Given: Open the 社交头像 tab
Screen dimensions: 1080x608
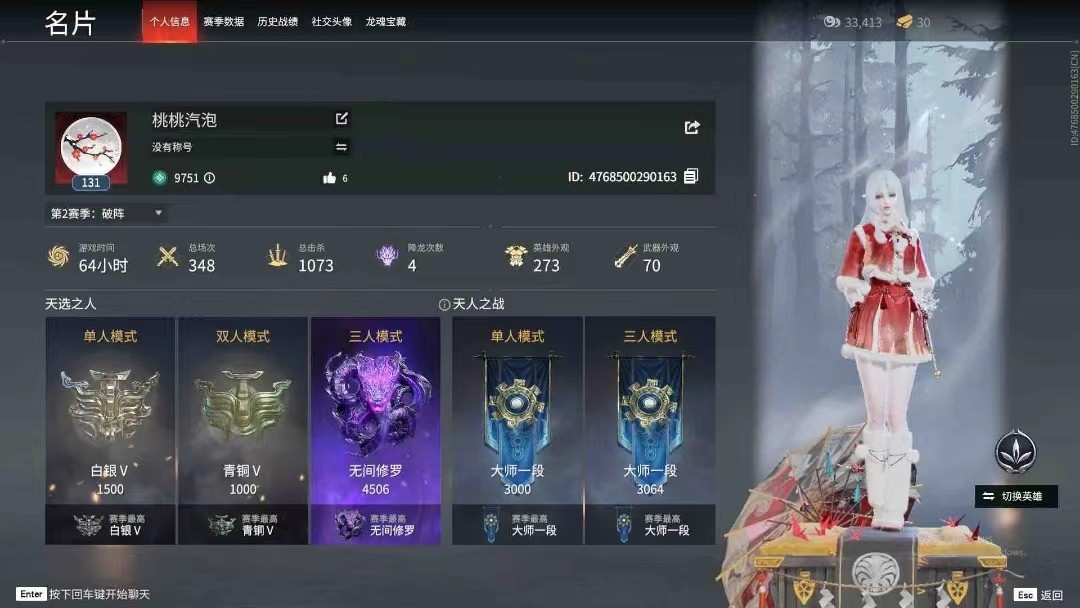Looking at the screenshot, I should tap(331, 22).
